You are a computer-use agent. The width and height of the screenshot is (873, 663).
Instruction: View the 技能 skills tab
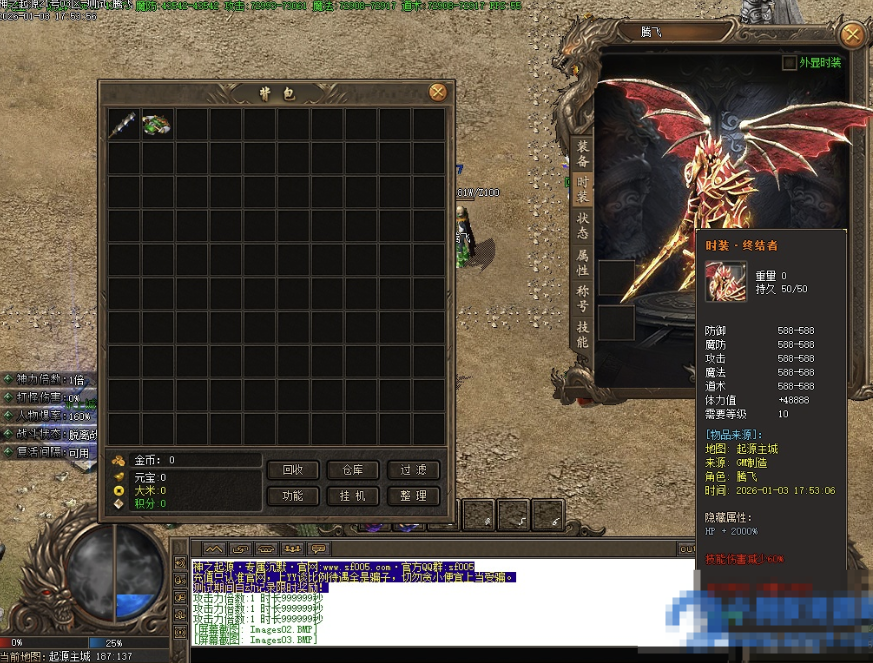(x=583, y=335)
